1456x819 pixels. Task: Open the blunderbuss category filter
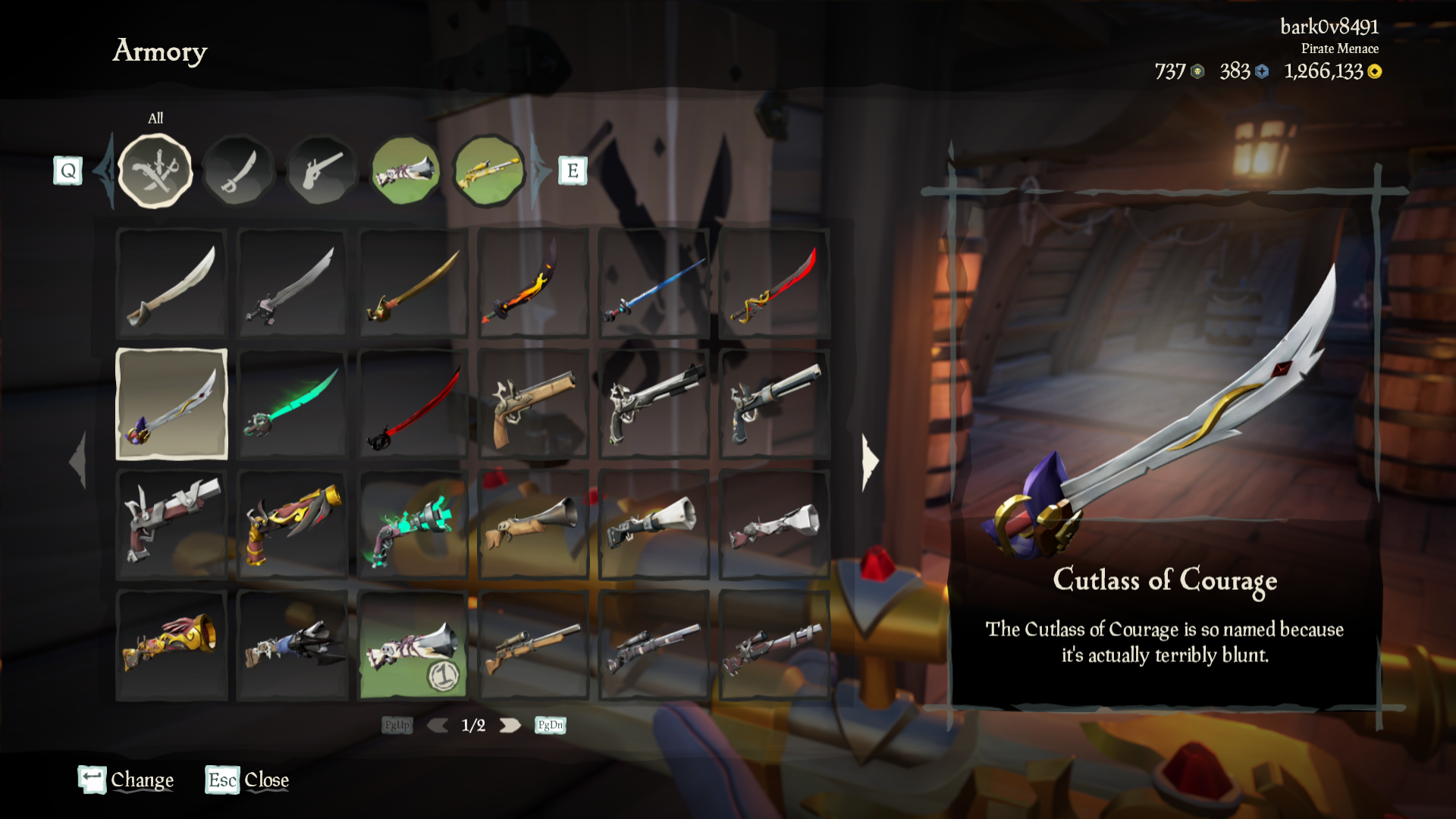(406, 169)
